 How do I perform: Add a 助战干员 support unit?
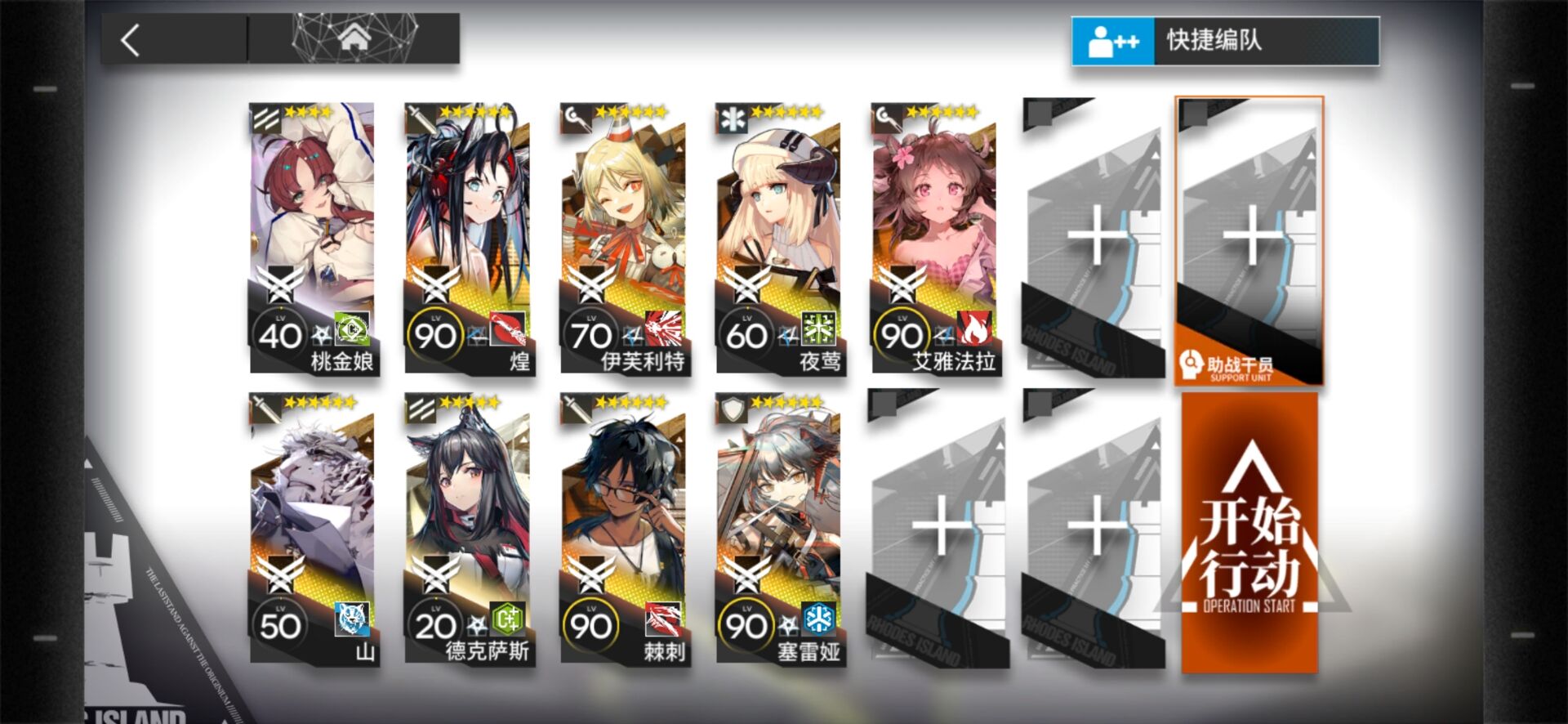coord(1249,241)
